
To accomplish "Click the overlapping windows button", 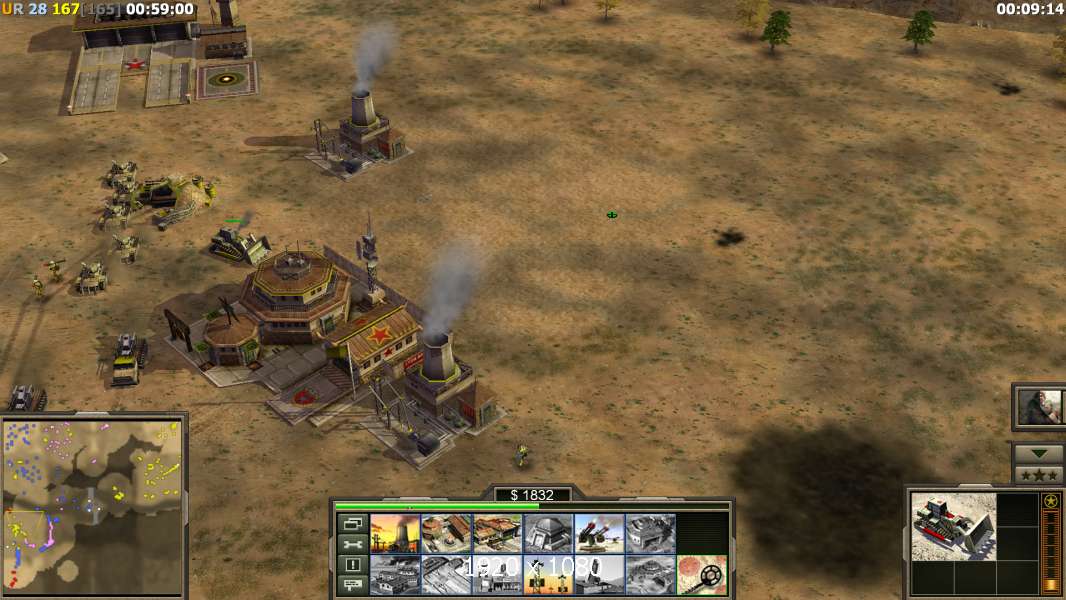I will pos(351,523).
